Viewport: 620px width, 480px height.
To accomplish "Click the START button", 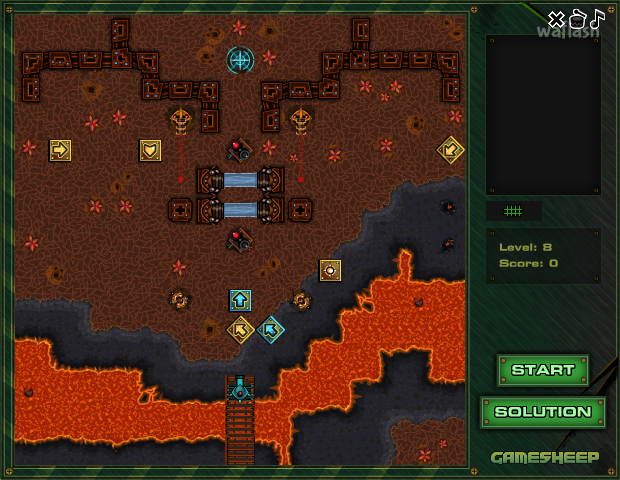I will pyautogui.click(x=543, y=370).
